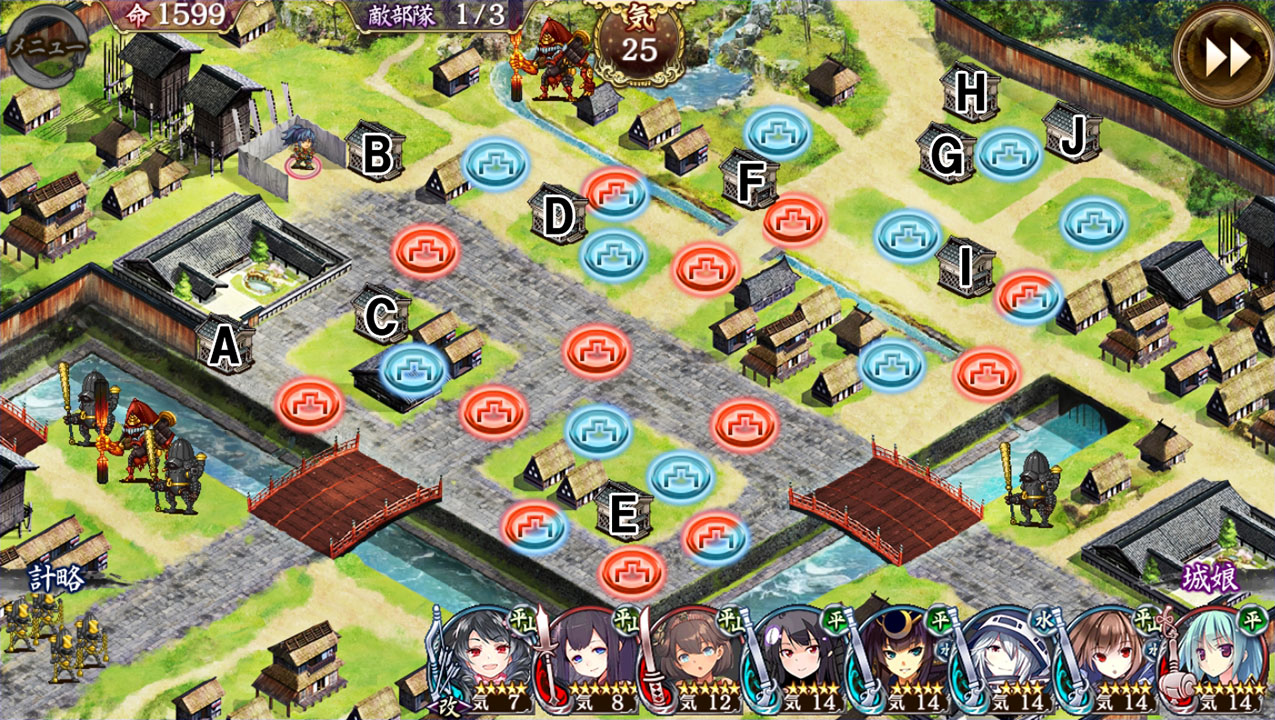
Task: Select the blue placement marker beside building C
Action: point(414,369)
